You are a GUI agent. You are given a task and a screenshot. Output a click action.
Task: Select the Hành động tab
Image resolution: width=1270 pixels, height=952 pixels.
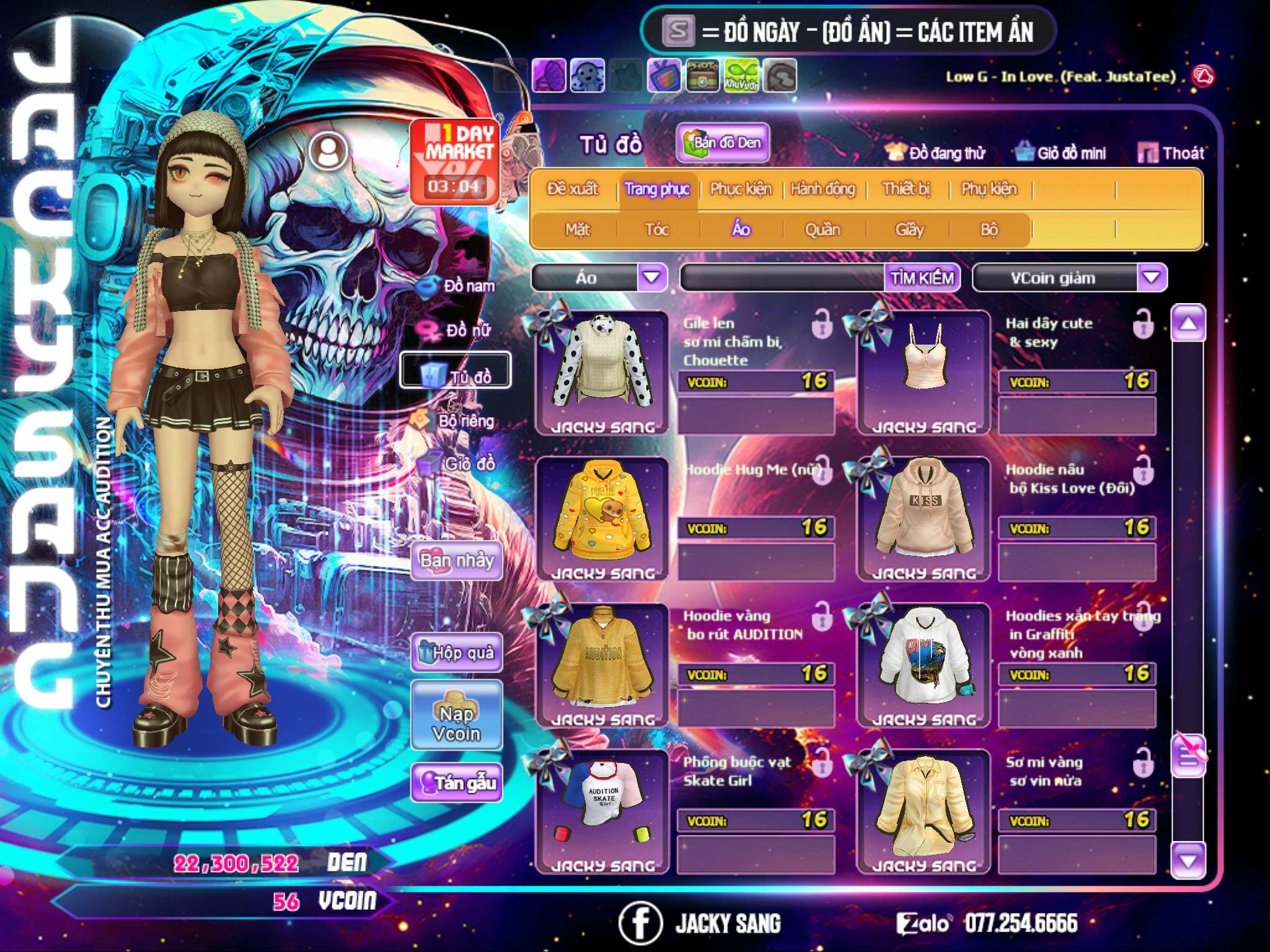(823, 189)
